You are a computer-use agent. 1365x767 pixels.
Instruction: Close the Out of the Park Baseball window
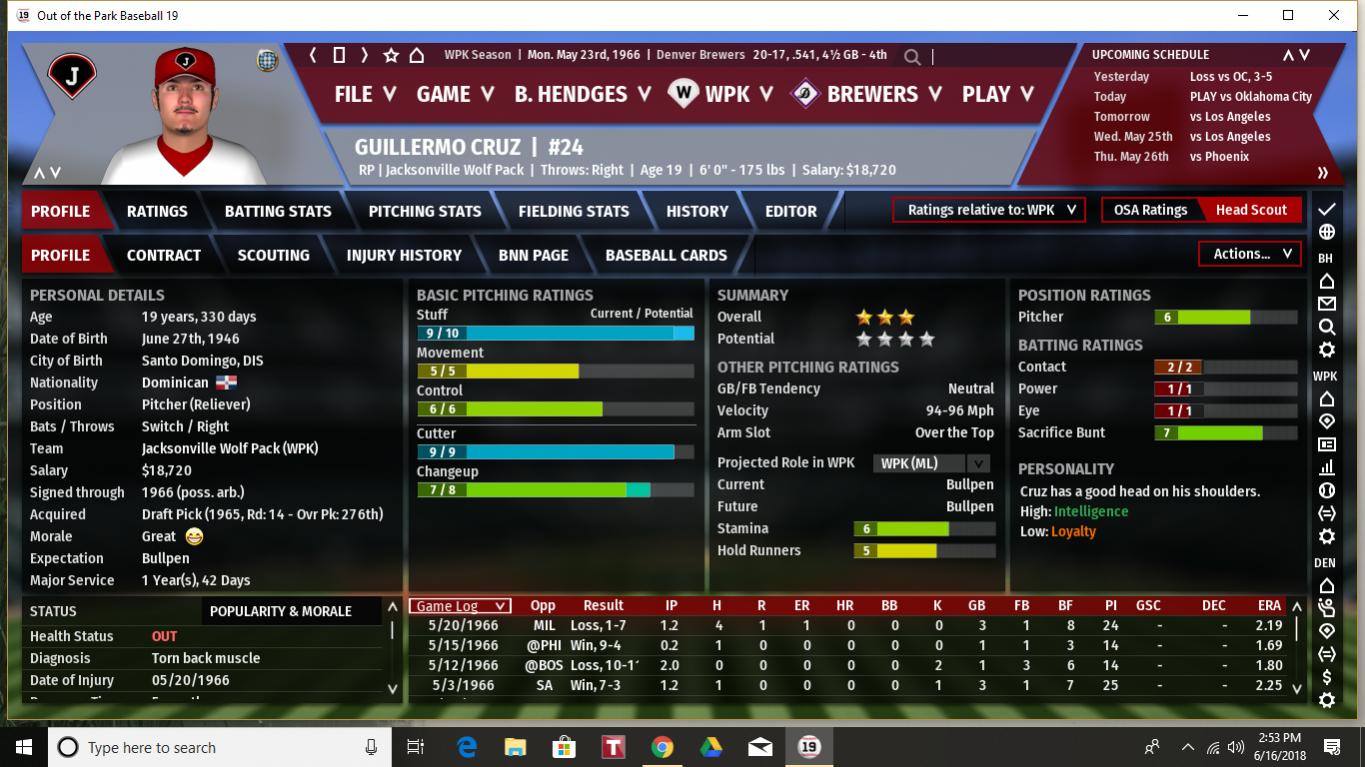(1334, 15)
